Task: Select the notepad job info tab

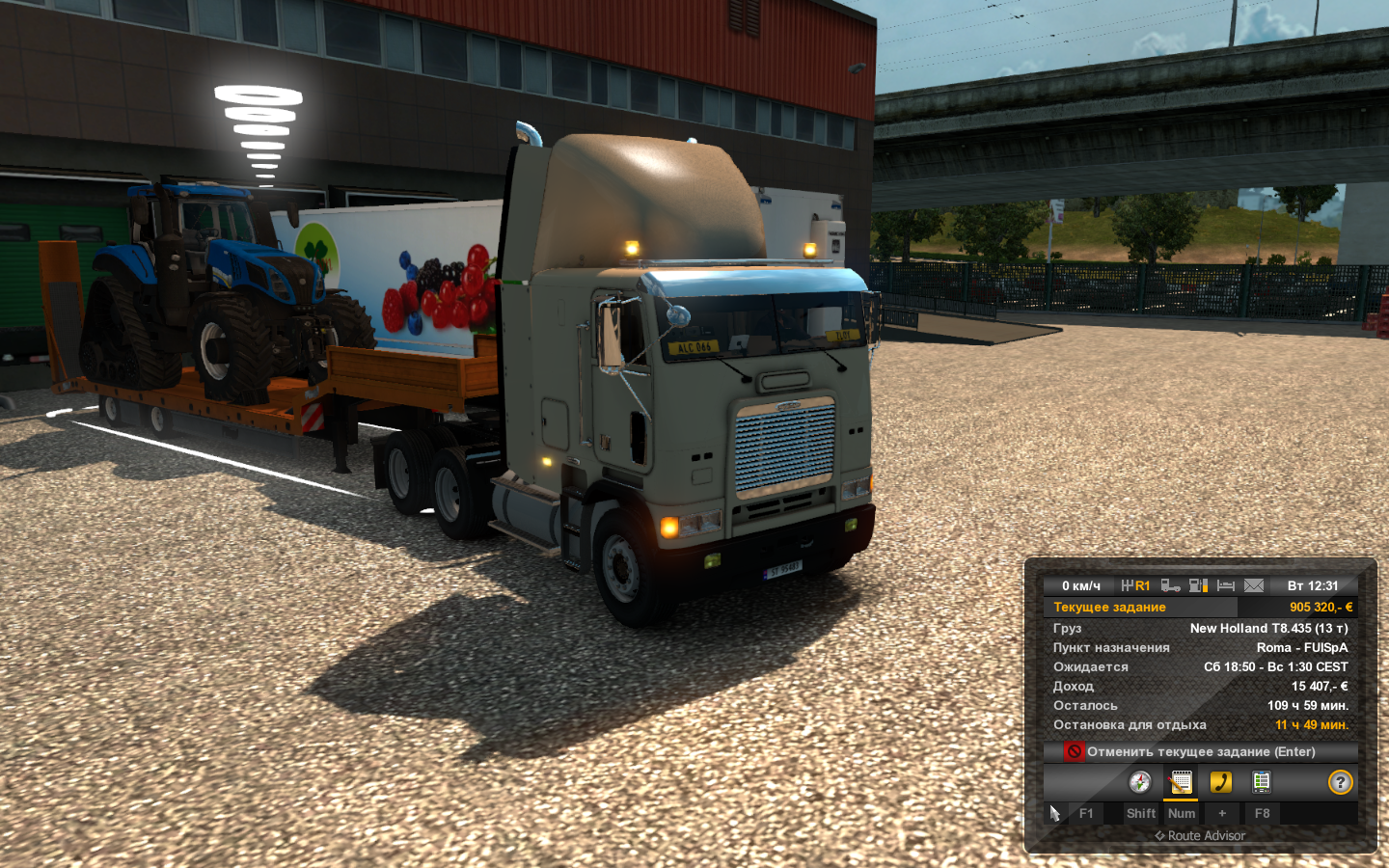Action: [1181, 782]
